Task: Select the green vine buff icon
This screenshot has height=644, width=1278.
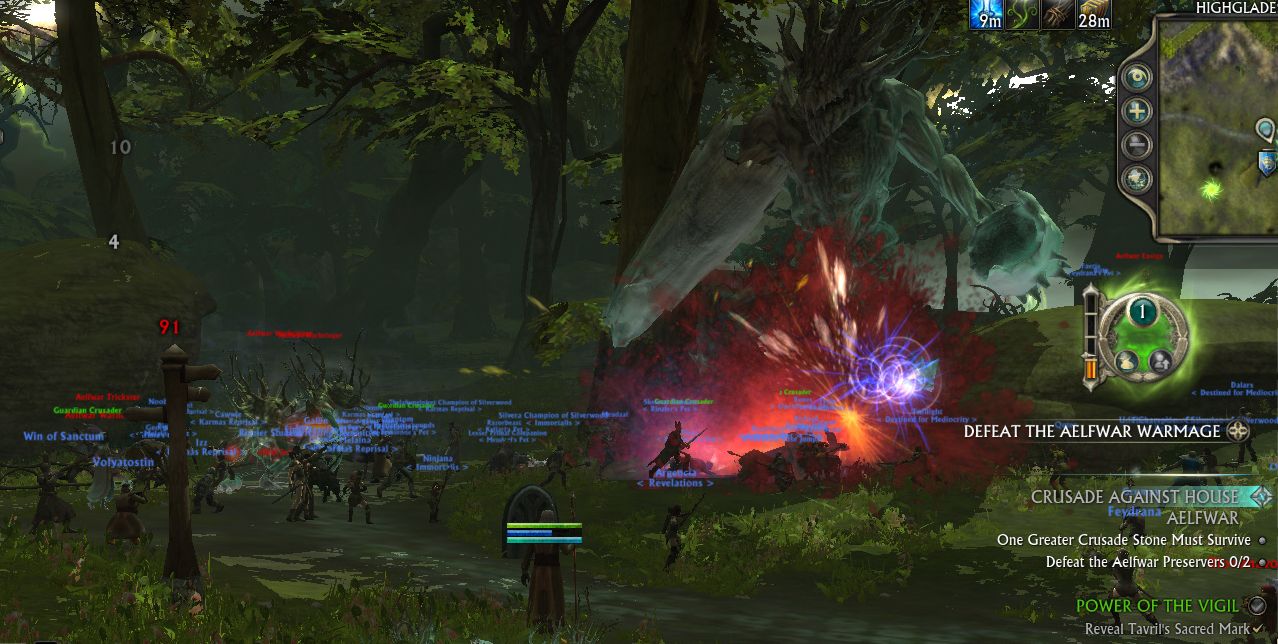Action: (1020, 14)
